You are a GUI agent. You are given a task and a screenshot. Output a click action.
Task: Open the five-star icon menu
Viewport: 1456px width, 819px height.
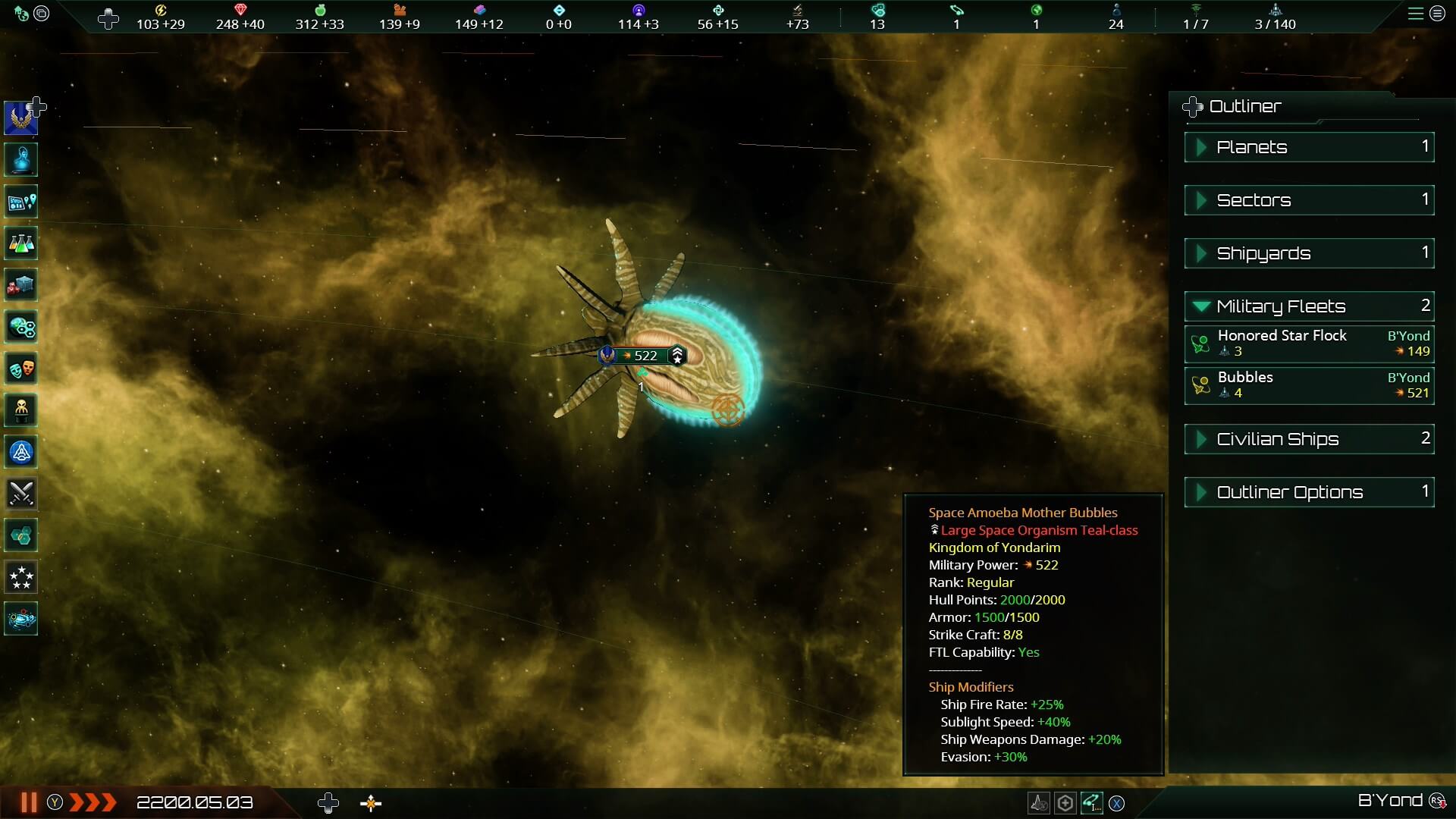pyautogui.click(x=21, y=577)
